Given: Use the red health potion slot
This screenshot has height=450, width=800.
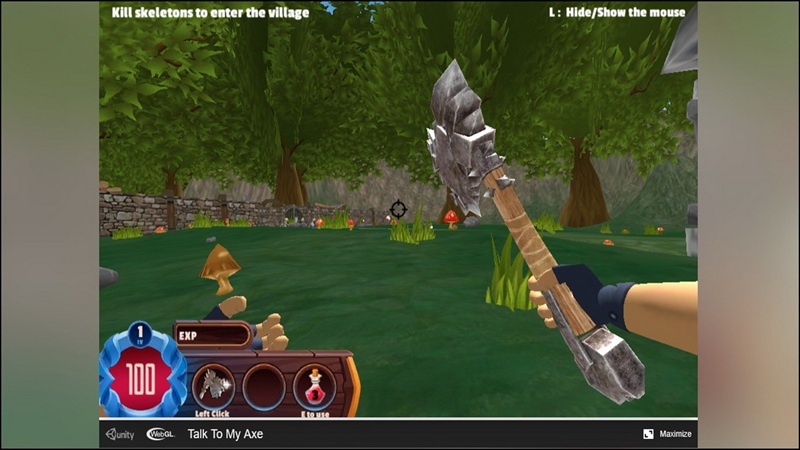Looking at the screenshot, I should 314,385.
